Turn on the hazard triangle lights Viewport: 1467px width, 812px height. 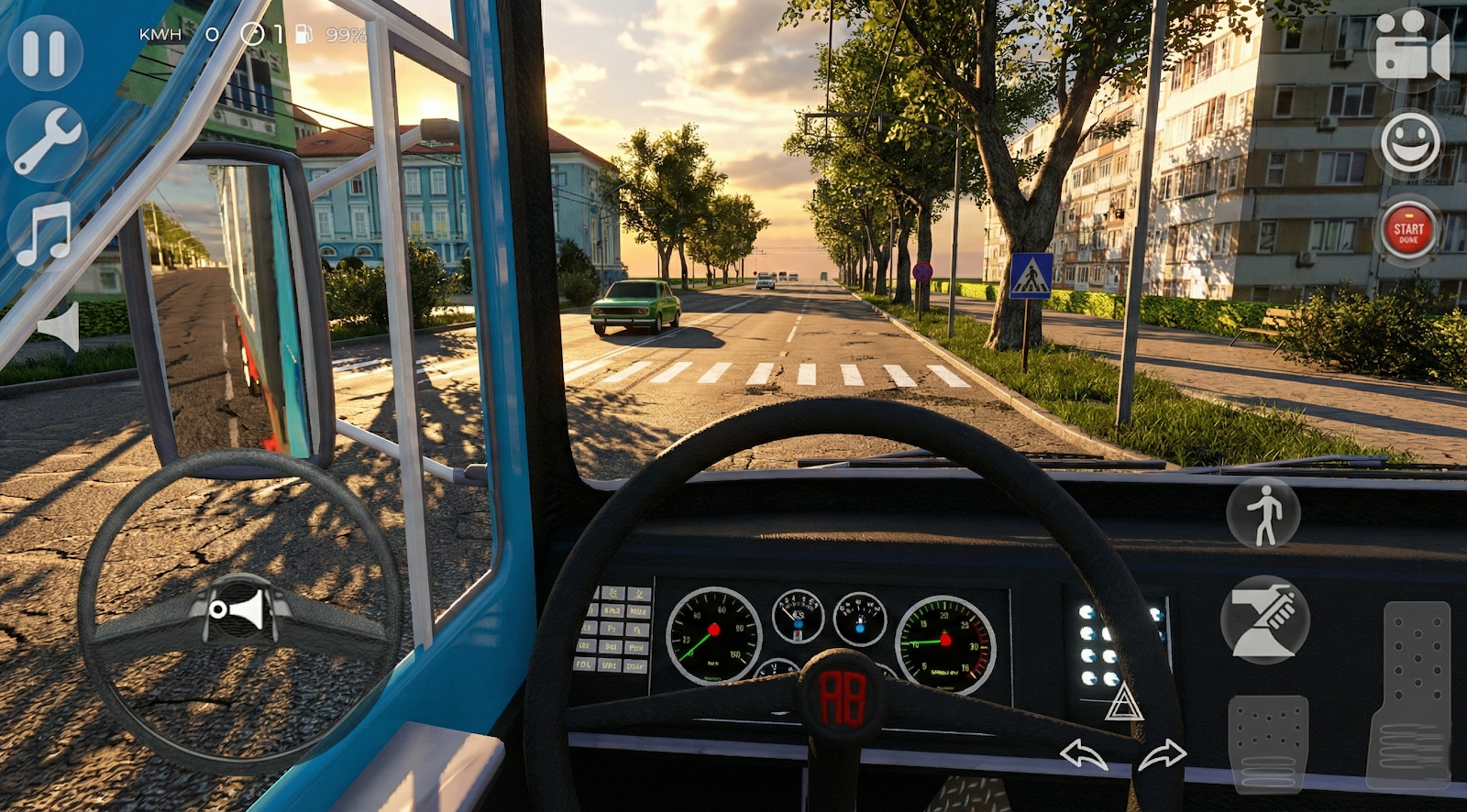[1124, 703]
